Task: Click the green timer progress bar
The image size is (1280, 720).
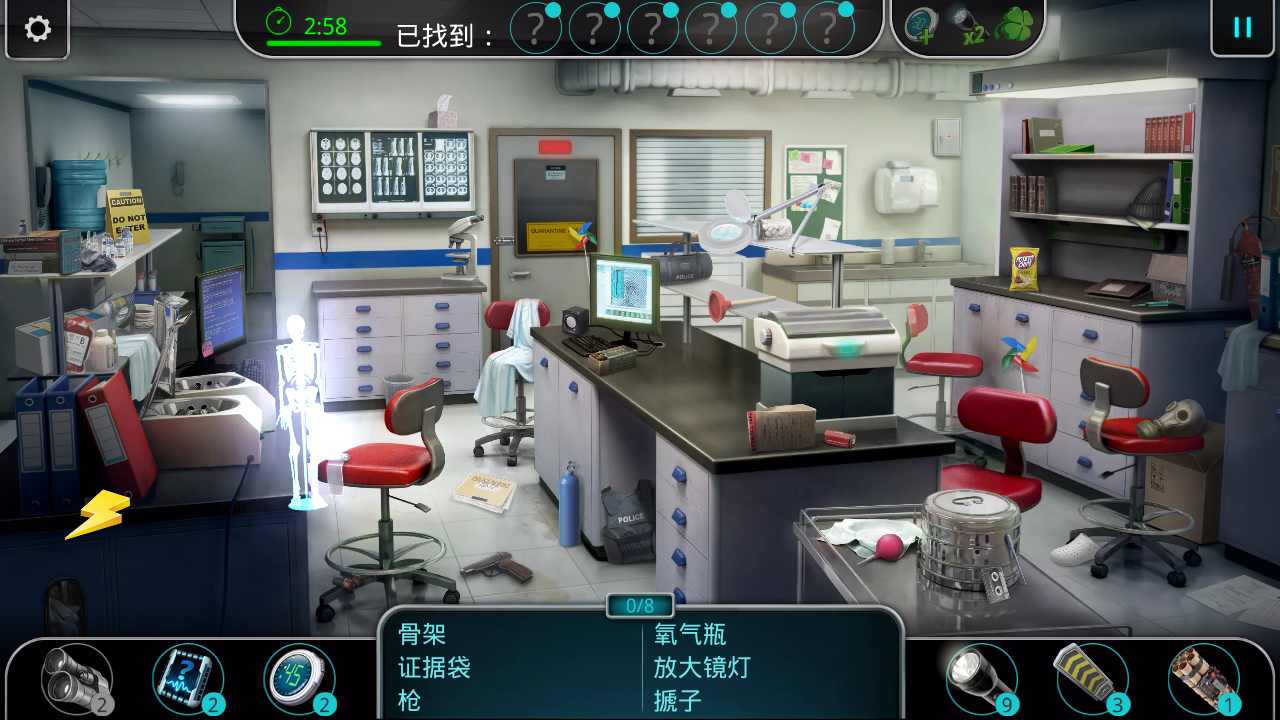Action: point(323,45)
